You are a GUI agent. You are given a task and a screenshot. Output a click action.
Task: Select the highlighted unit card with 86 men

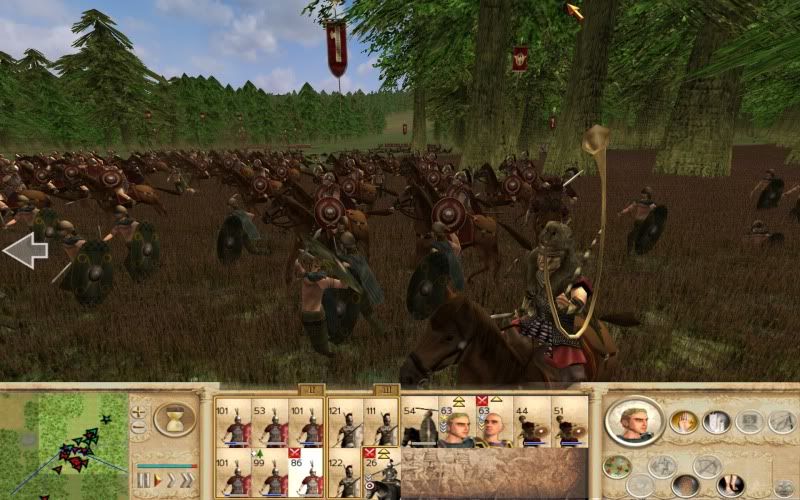(306, 474)
